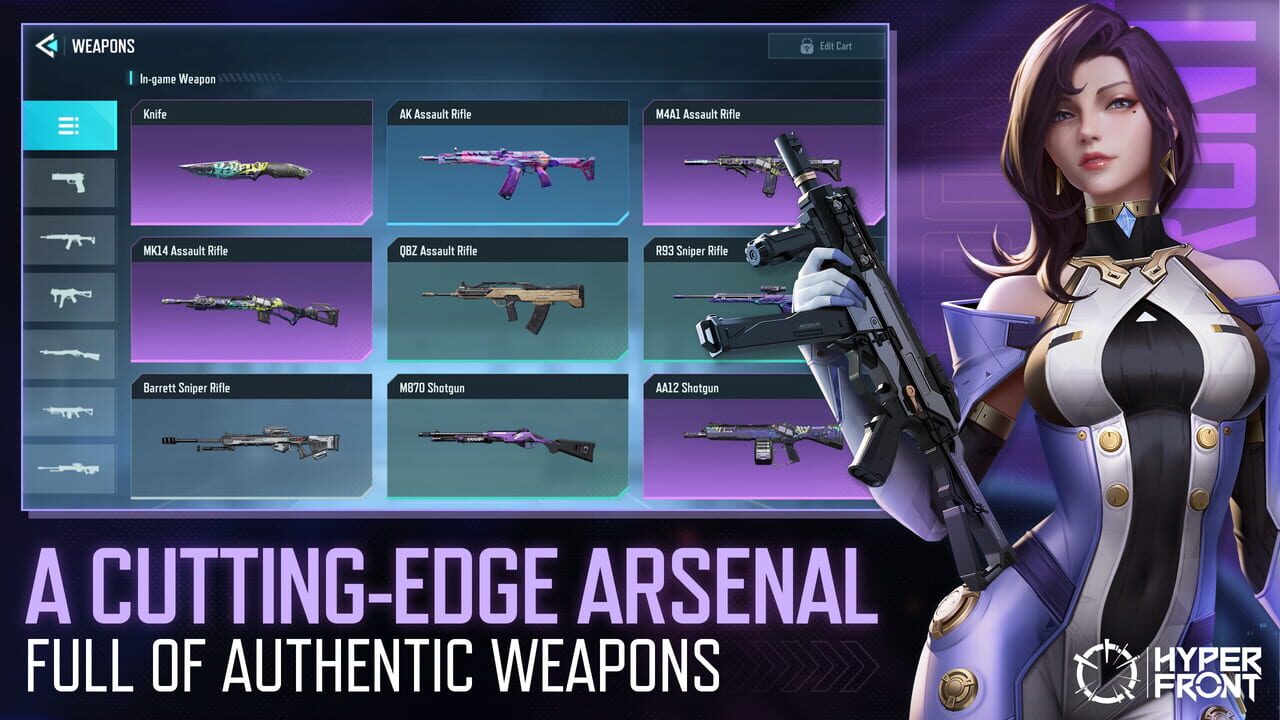This screenshot has width=1280, height=720.
Task: Click the lock icon on Edit Cart
Action: pos(805,45)
